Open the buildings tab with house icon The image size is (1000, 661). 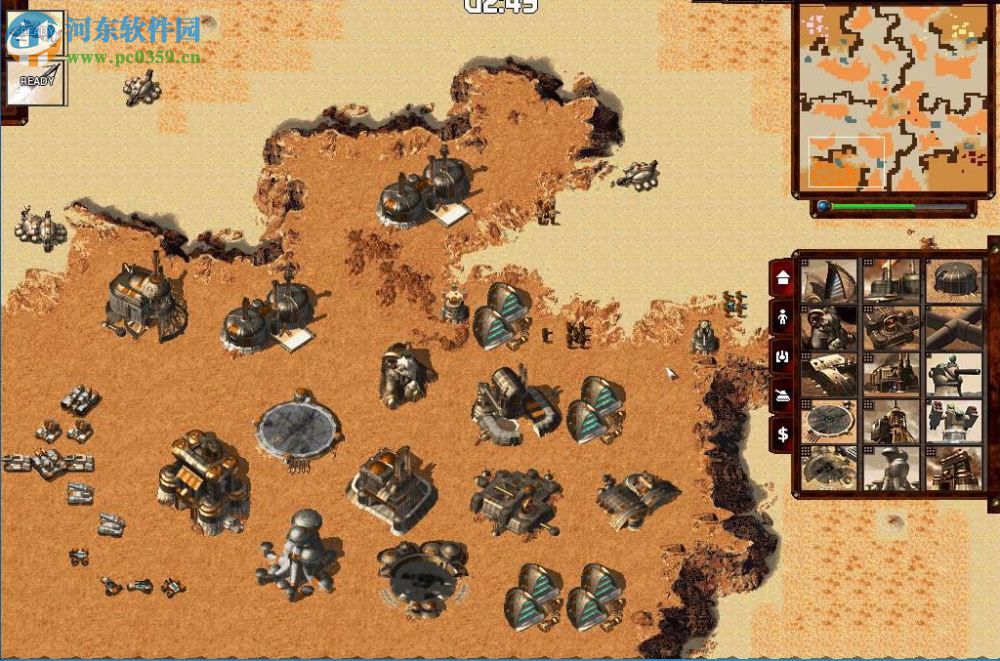(783, 278)
